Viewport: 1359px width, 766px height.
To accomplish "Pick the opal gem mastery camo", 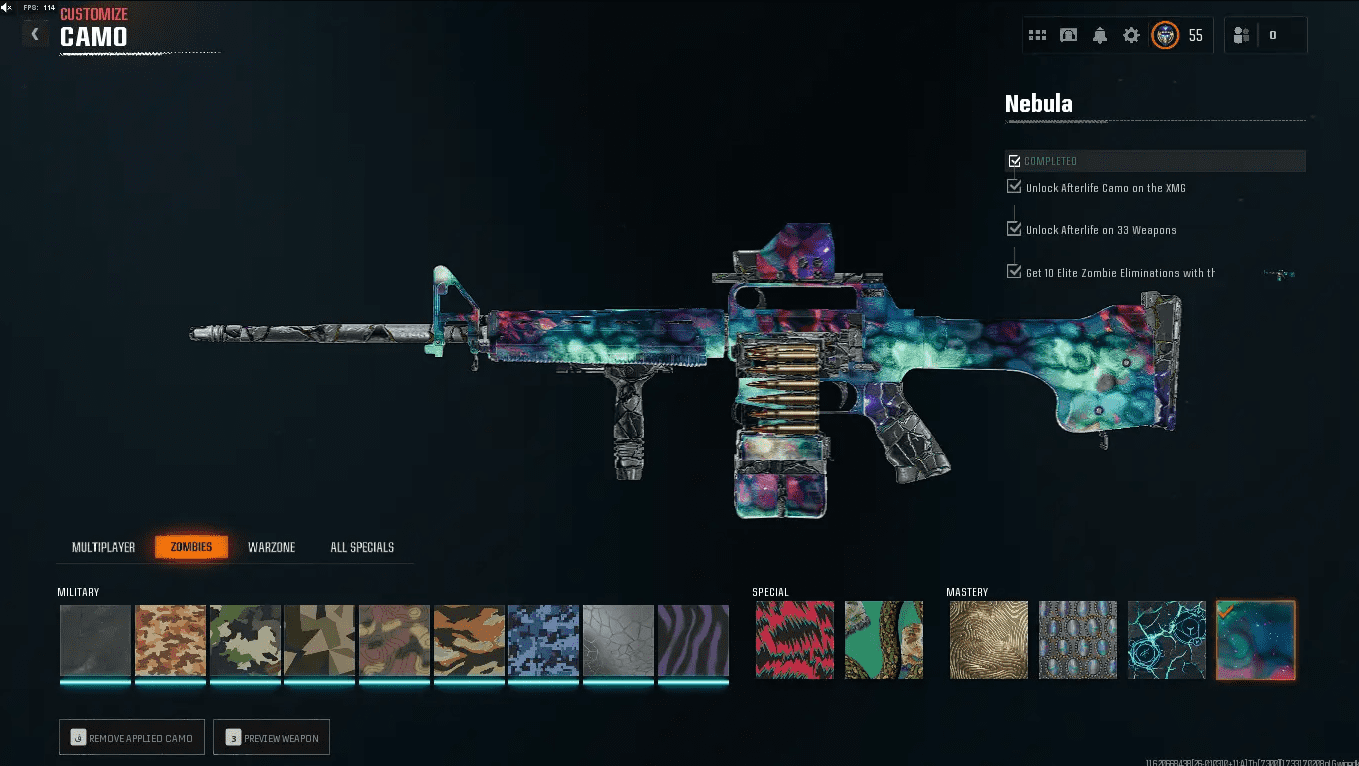I will [1077, 640].
